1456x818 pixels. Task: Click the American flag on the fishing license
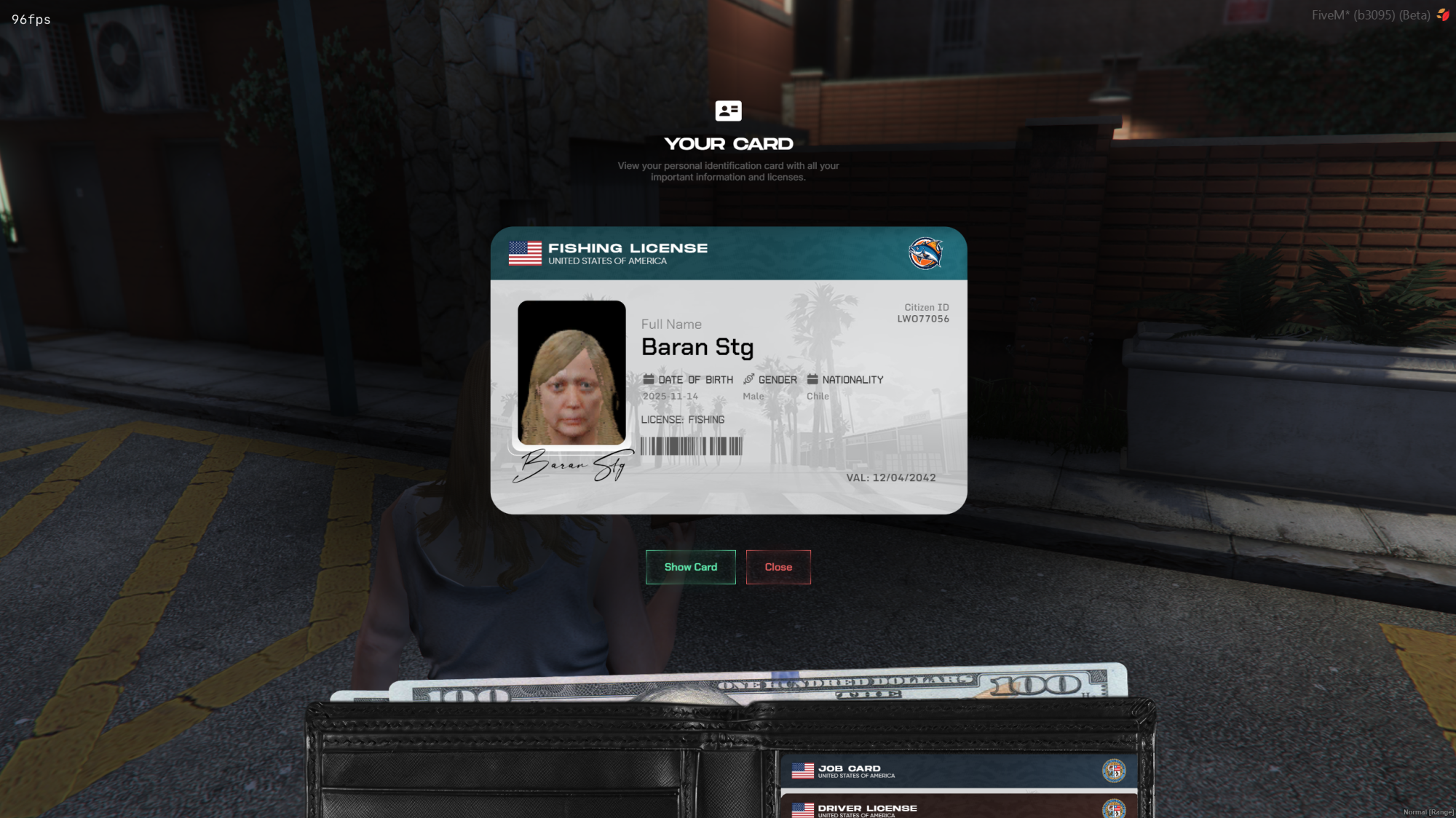(524, 253)
